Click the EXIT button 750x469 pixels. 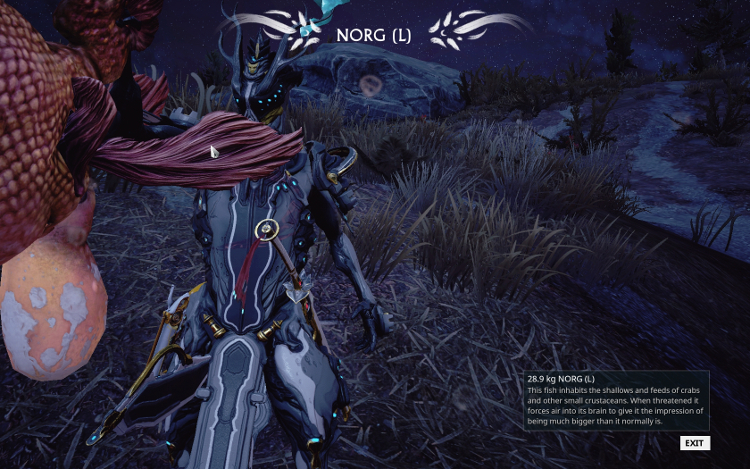[x=694, y=443]
